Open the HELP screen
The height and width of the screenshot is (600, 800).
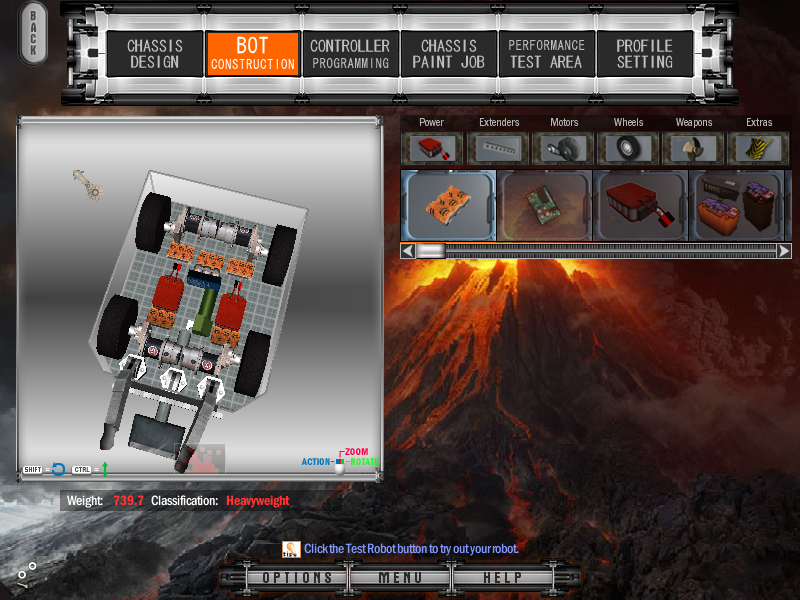(x=502, y=578)
